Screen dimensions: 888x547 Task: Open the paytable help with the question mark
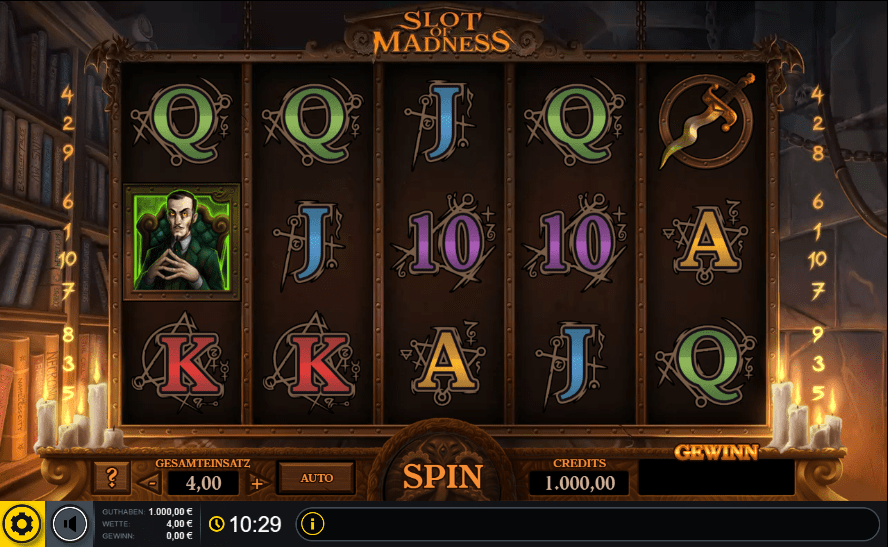click(111, 478)
